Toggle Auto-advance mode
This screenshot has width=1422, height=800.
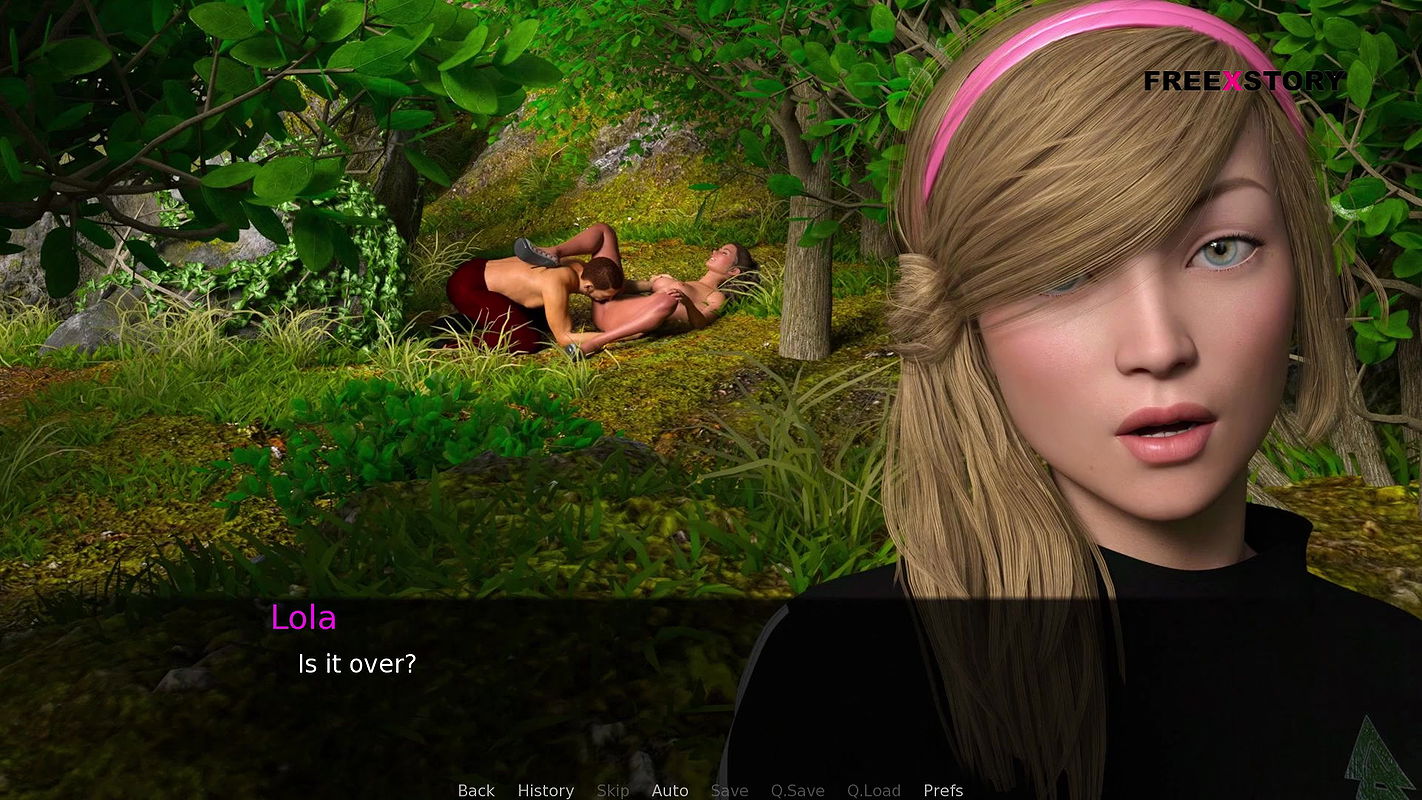point(669,790)
